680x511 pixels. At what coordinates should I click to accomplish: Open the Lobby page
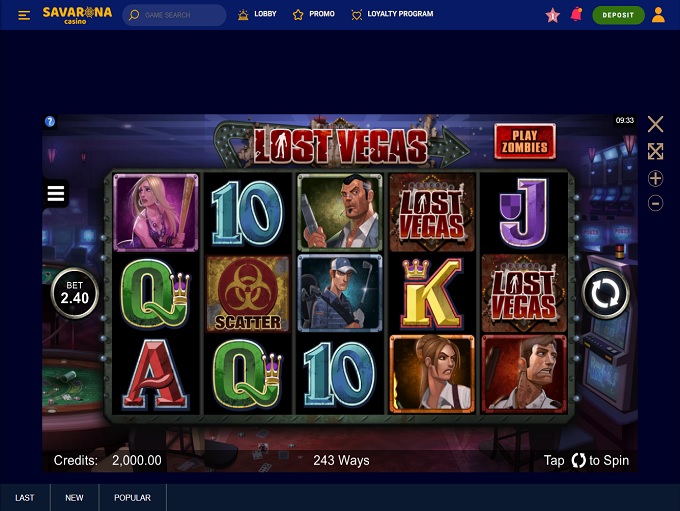257,15
